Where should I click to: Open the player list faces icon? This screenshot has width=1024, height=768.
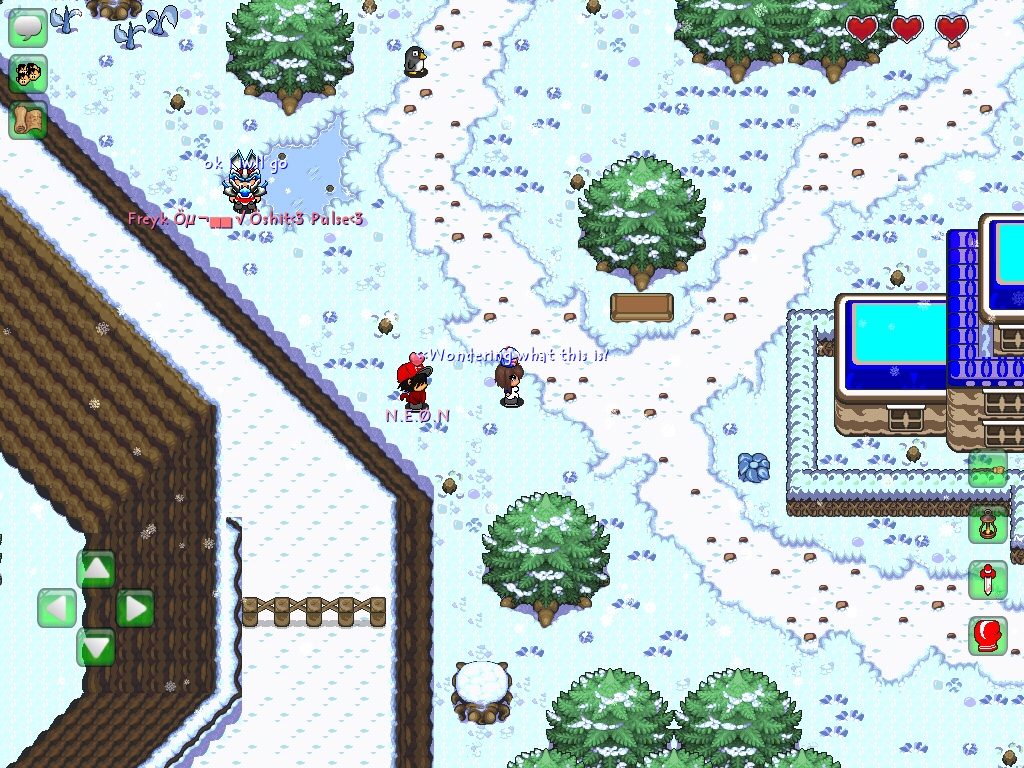click(x=28, y=74)
